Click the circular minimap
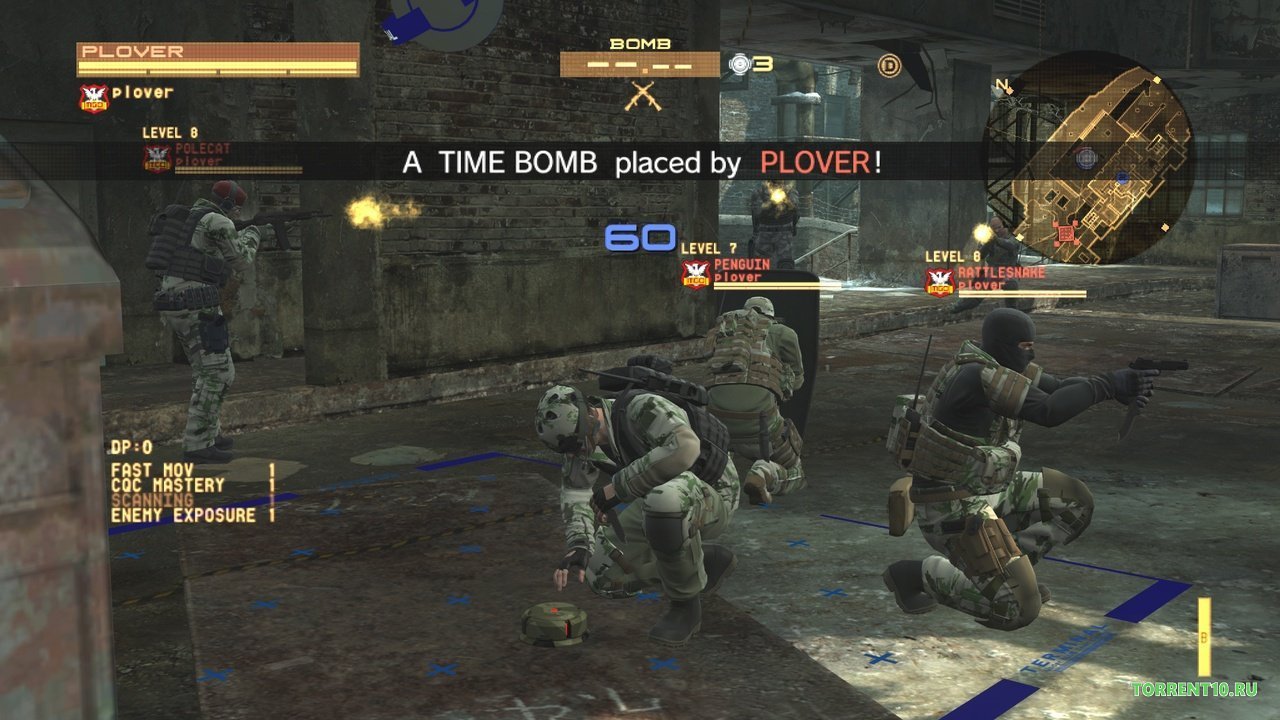This screenshot has height=720, width=1280. click(1088, 158)
